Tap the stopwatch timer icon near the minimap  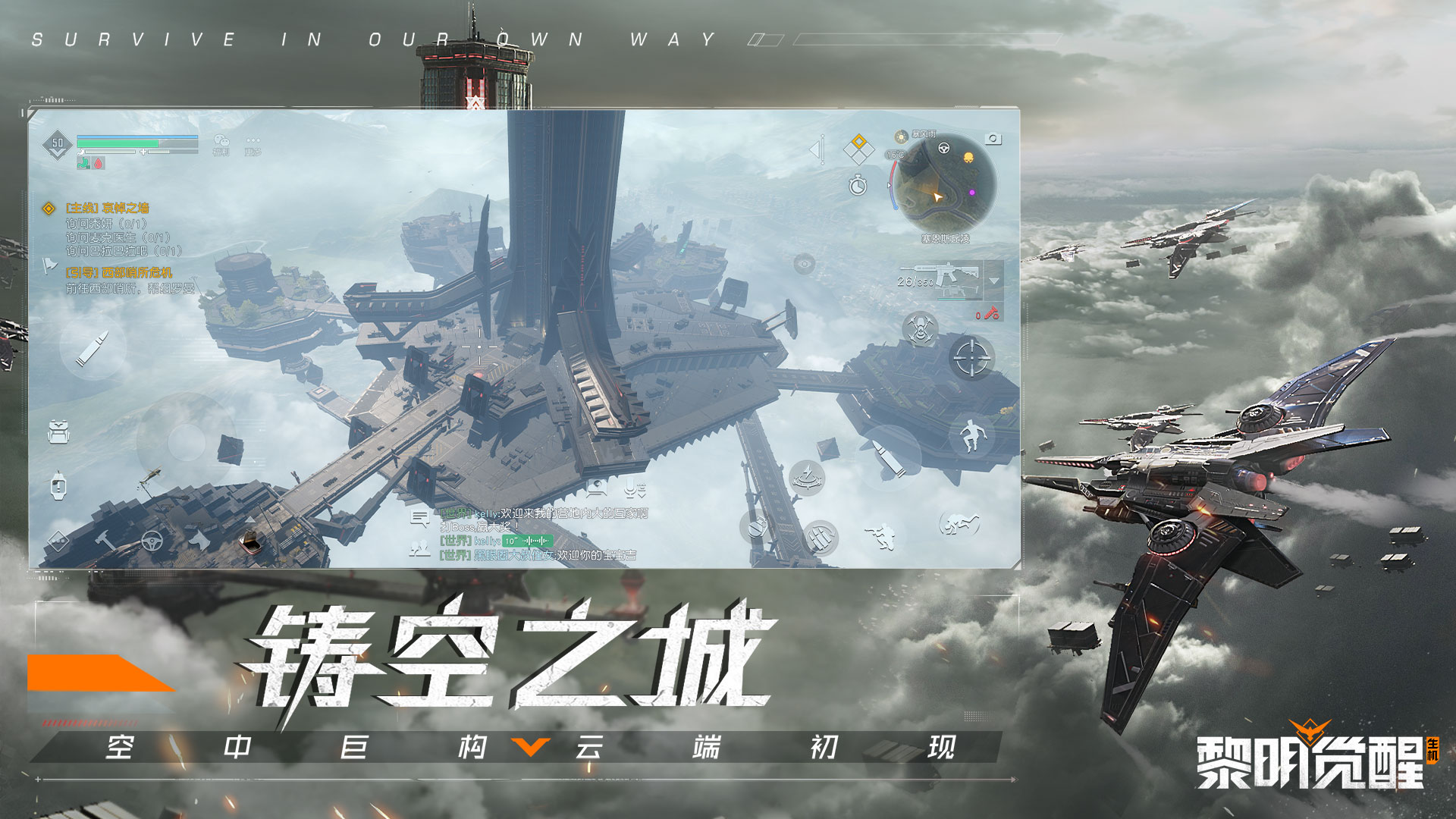click(x=857, y=186)
